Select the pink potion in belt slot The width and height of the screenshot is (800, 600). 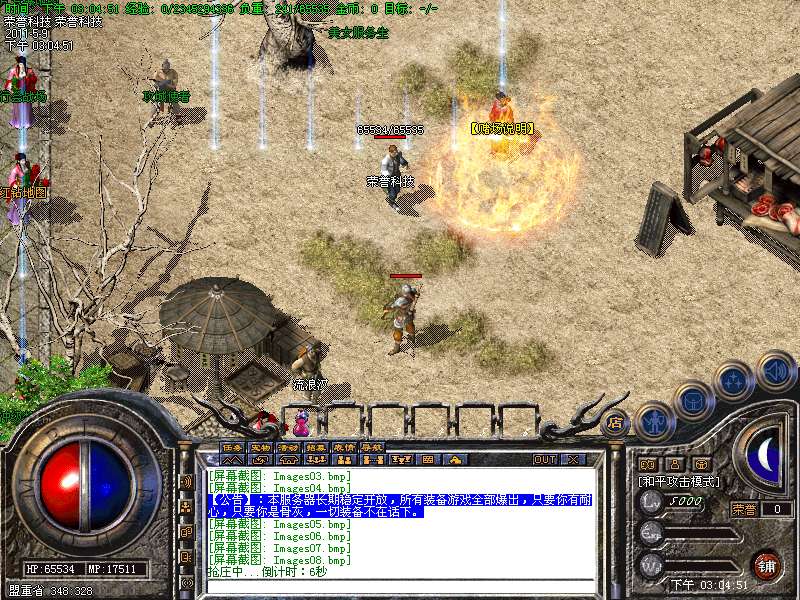pos(301,420)
